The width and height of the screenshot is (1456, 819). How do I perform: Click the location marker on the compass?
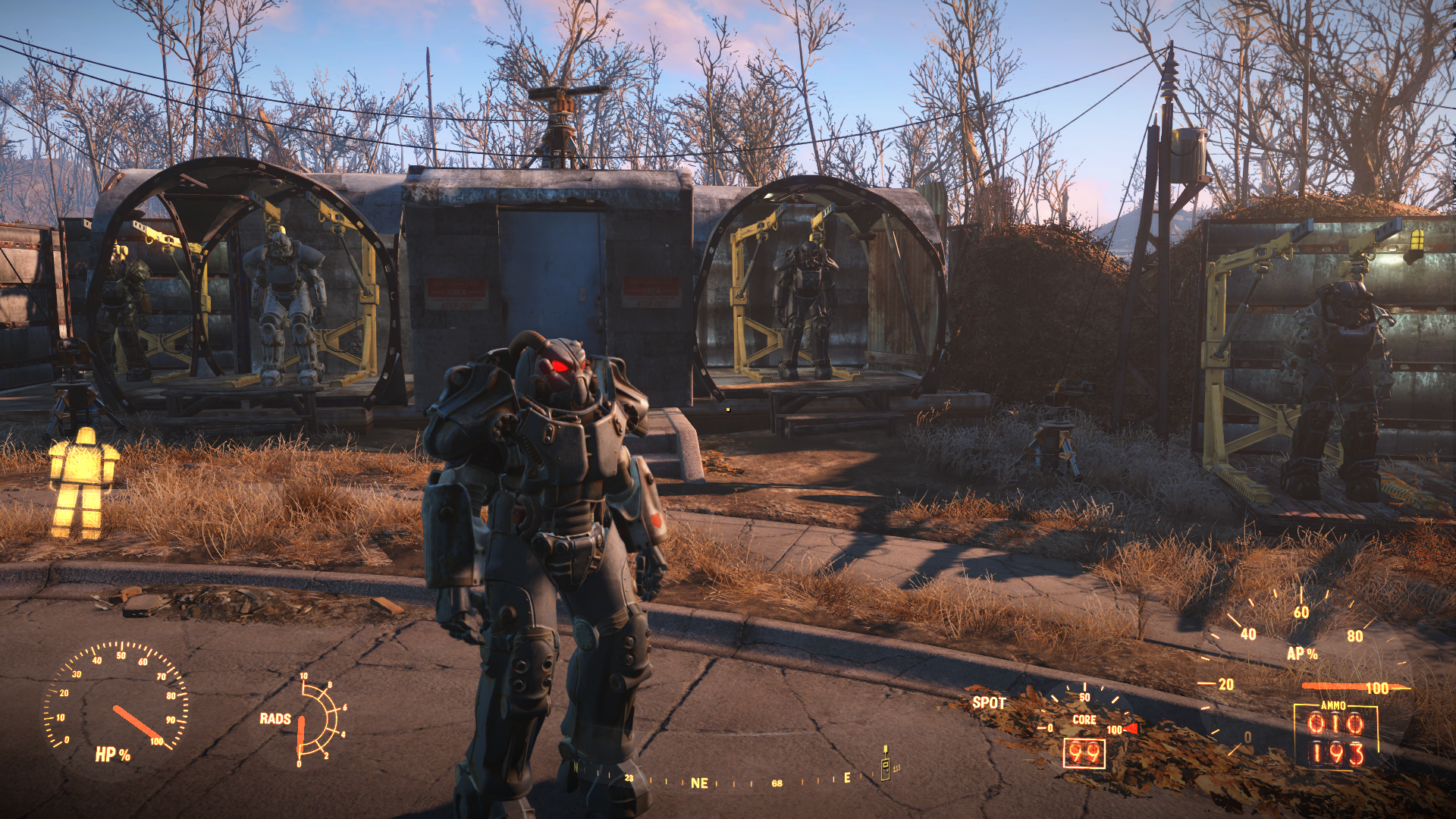(x=885, y=764)
